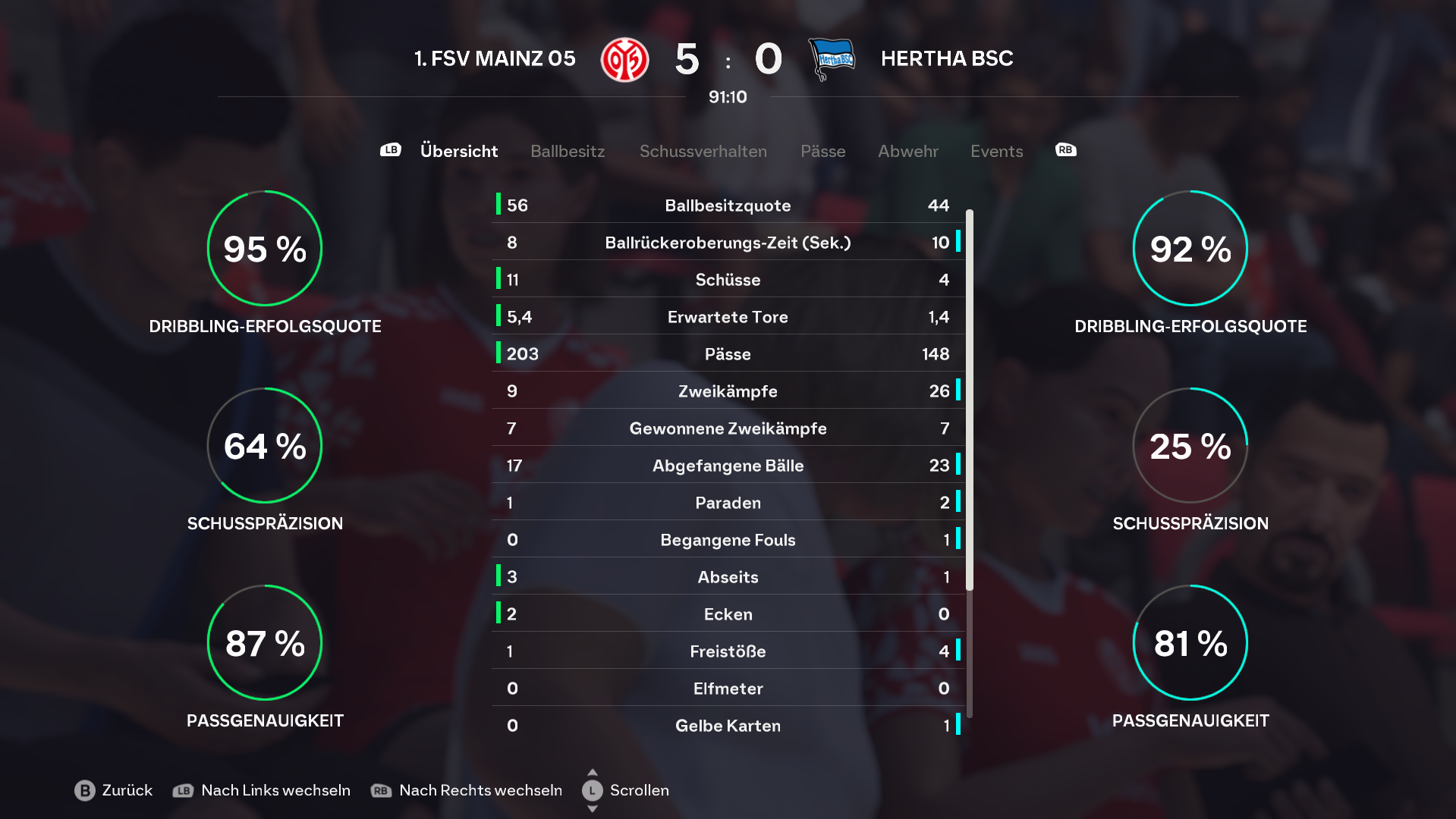Choose the Erwartete Tore stat row
The width and height of the screenshot is (1456, 819).
728,317
